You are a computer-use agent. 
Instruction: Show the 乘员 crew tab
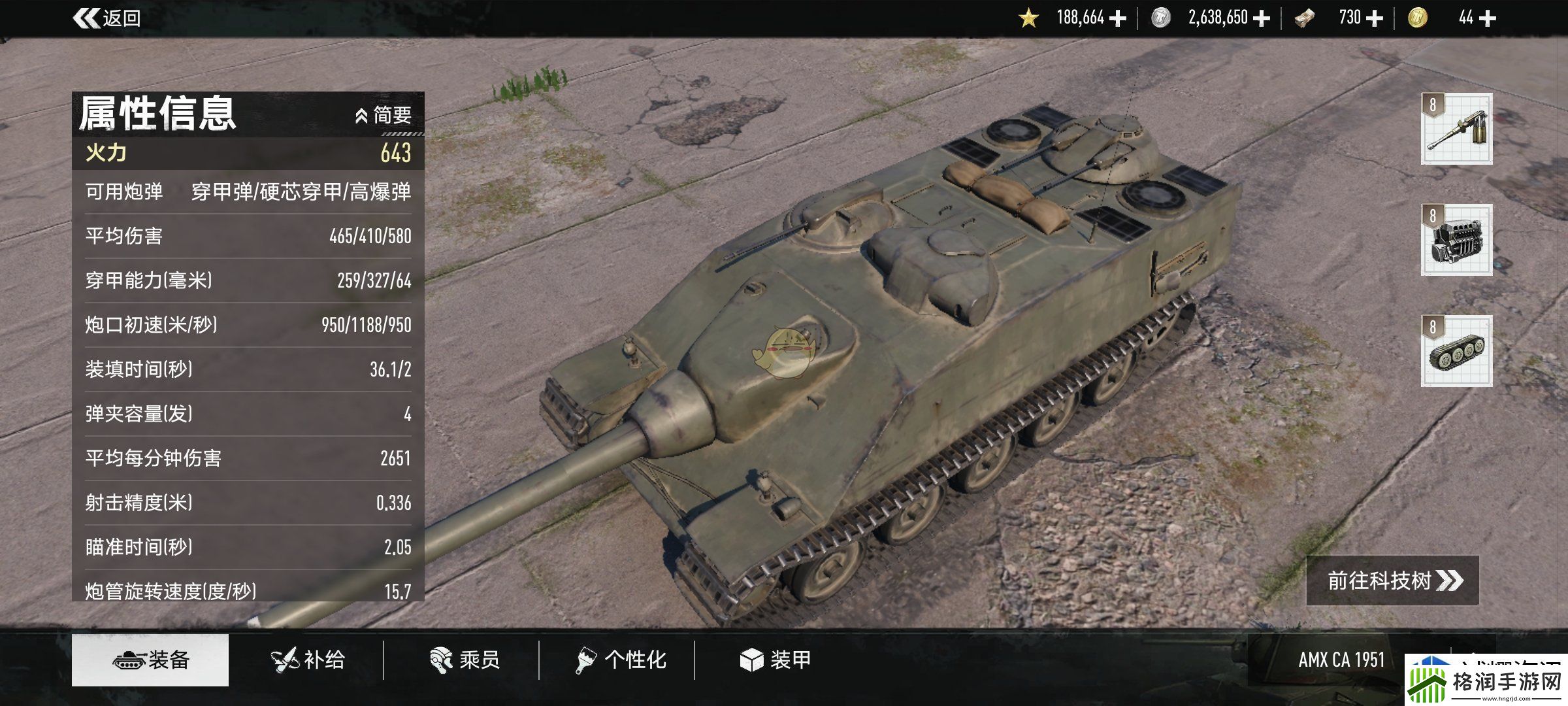click(465, 660)
